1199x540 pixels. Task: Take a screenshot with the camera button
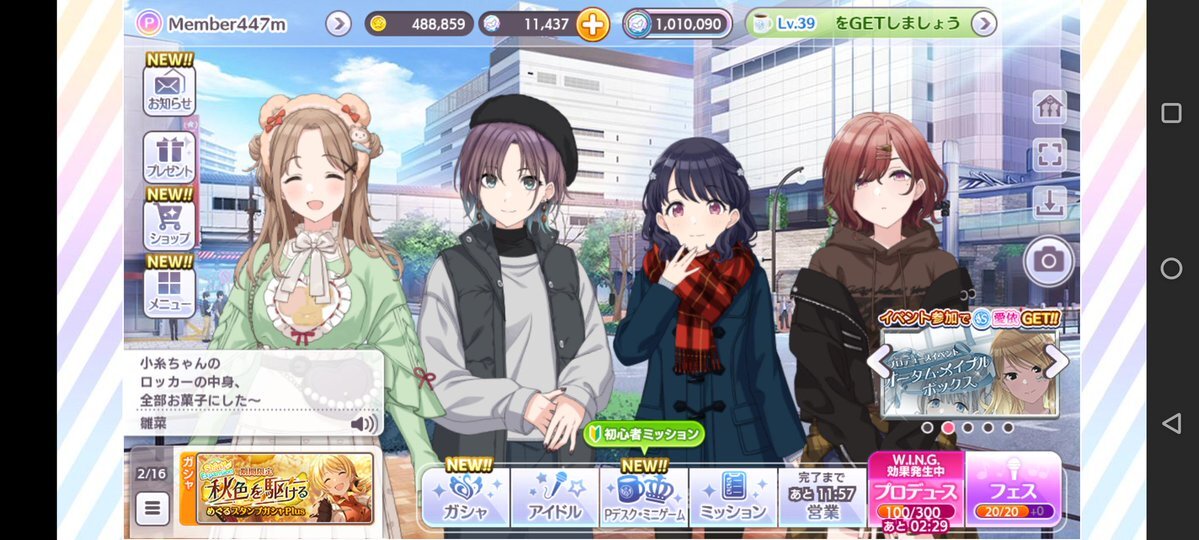coord(1048,261)
